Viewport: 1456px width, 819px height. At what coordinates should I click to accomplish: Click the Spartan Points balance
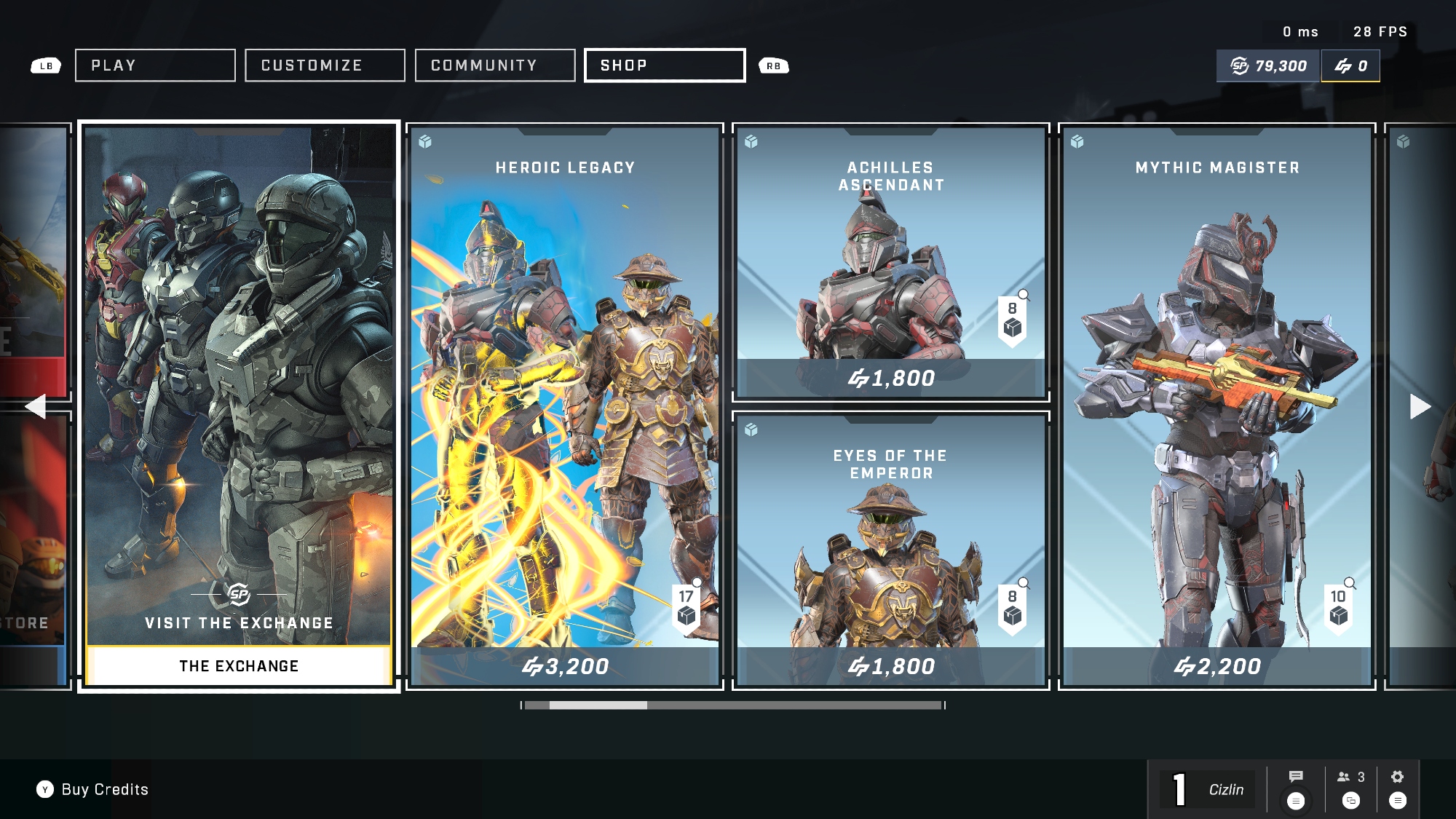pos(1268,66)
